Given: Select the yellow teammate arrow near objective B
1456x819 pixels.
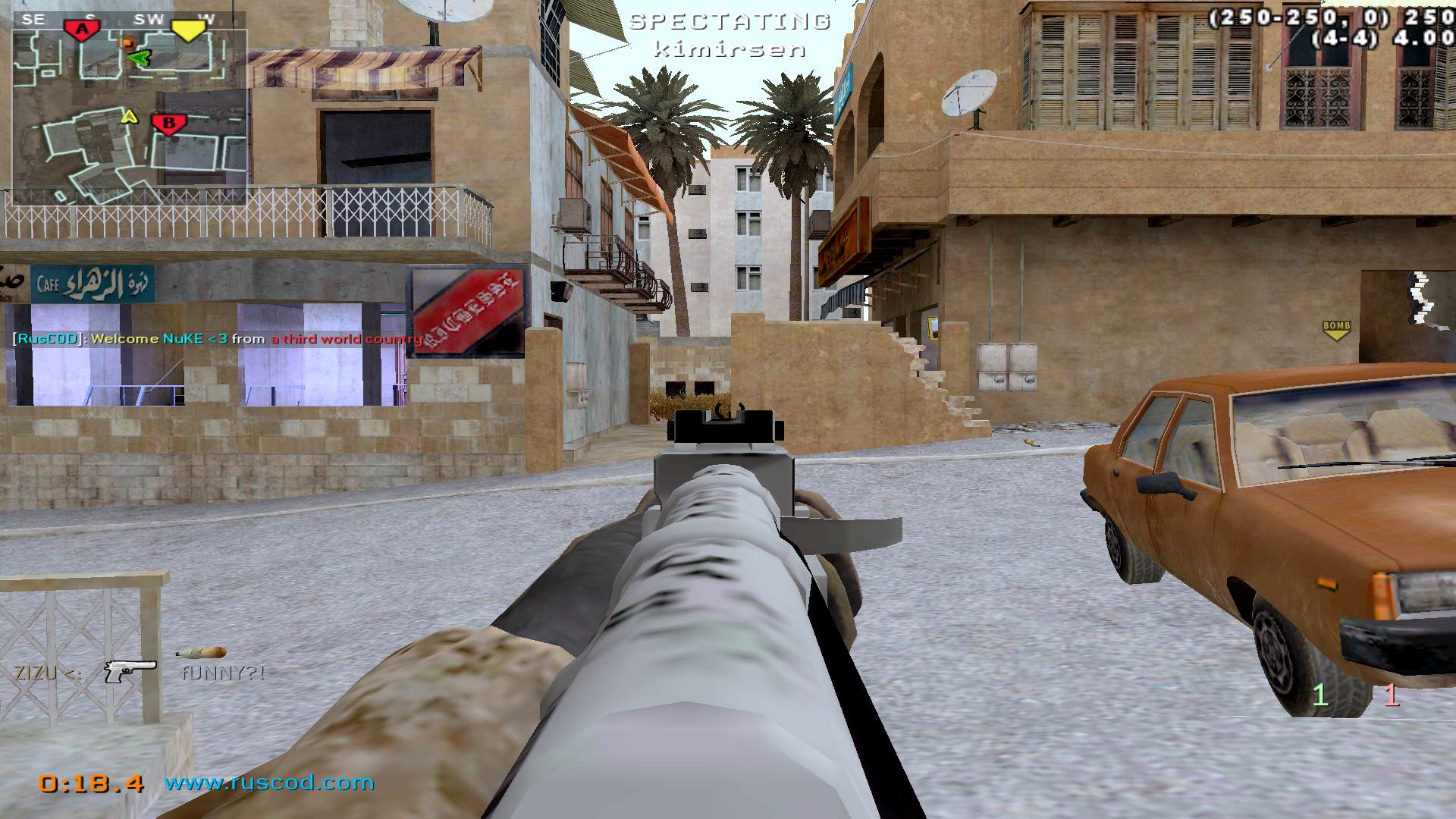Looking at the screenshot, I should [129, 116].
